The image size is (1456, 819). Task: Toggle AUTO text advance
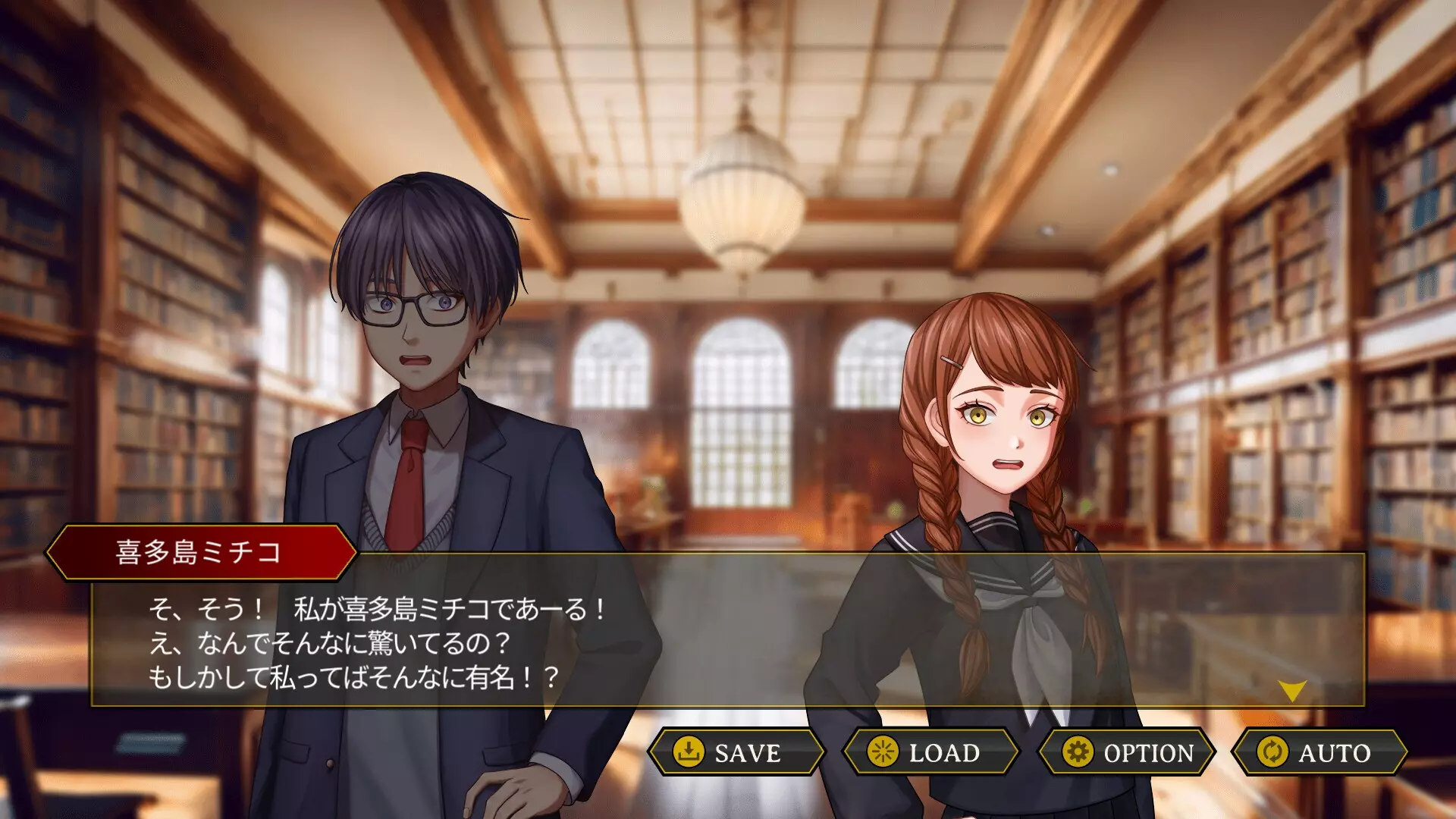pyautogui.click(x=1320, y=752)
